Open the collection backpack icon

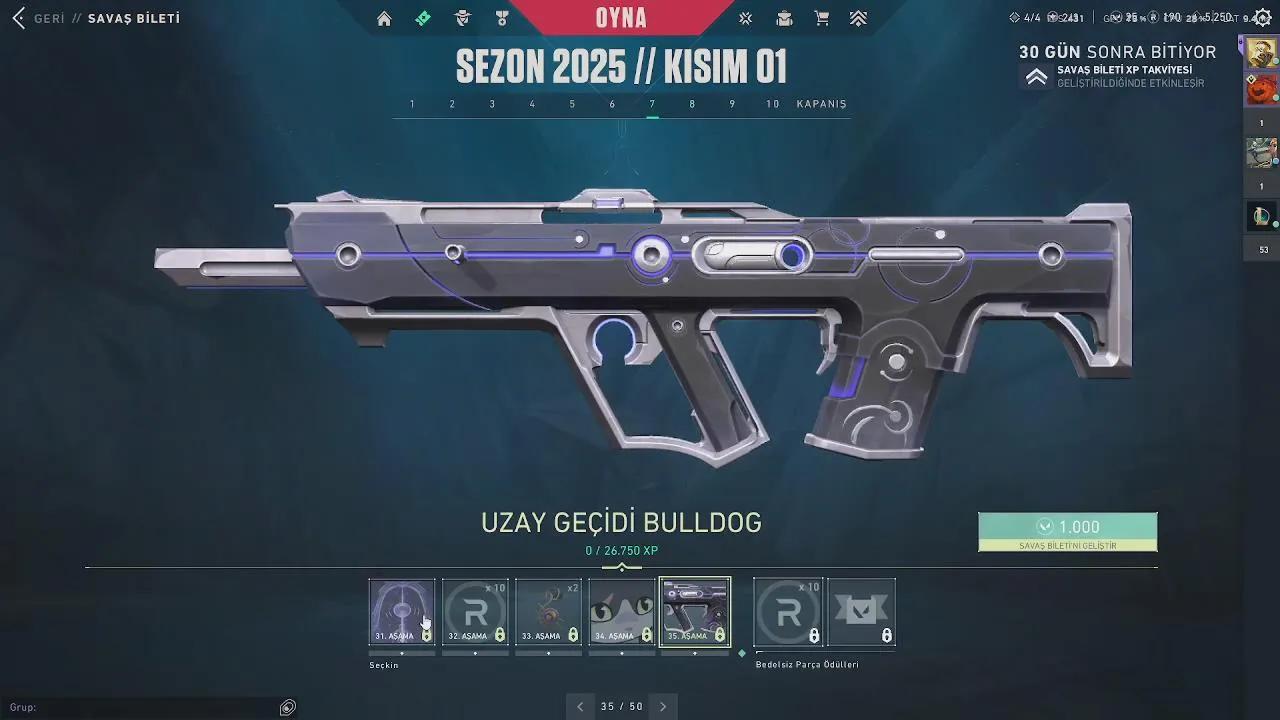[785, 18]
